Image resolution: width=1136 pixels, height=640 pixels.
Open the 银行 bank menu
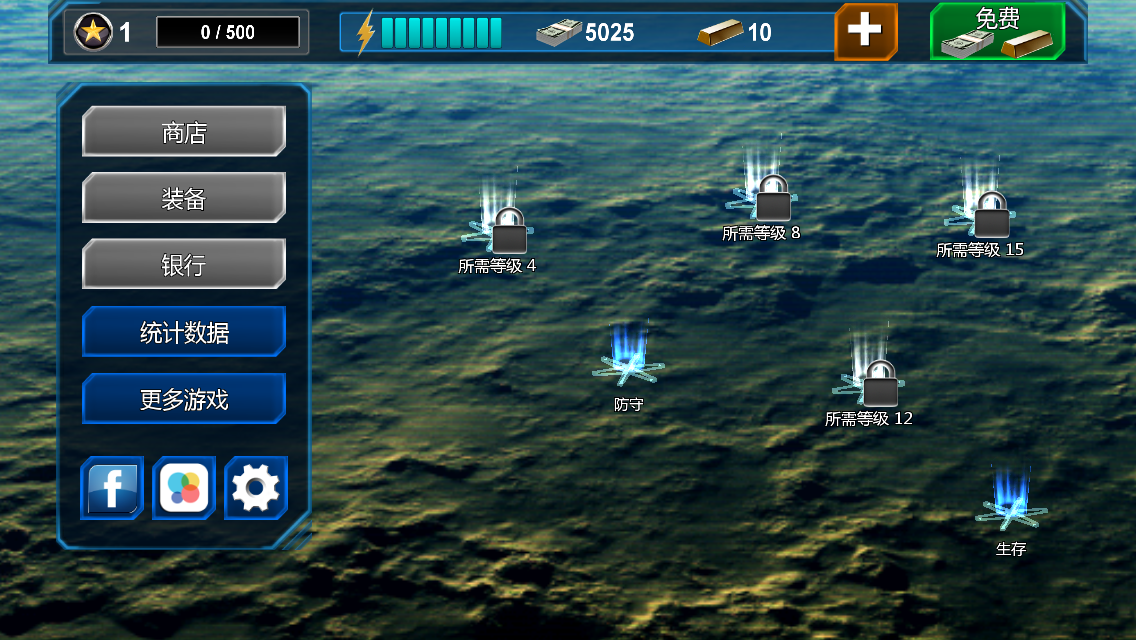point(184,264)
